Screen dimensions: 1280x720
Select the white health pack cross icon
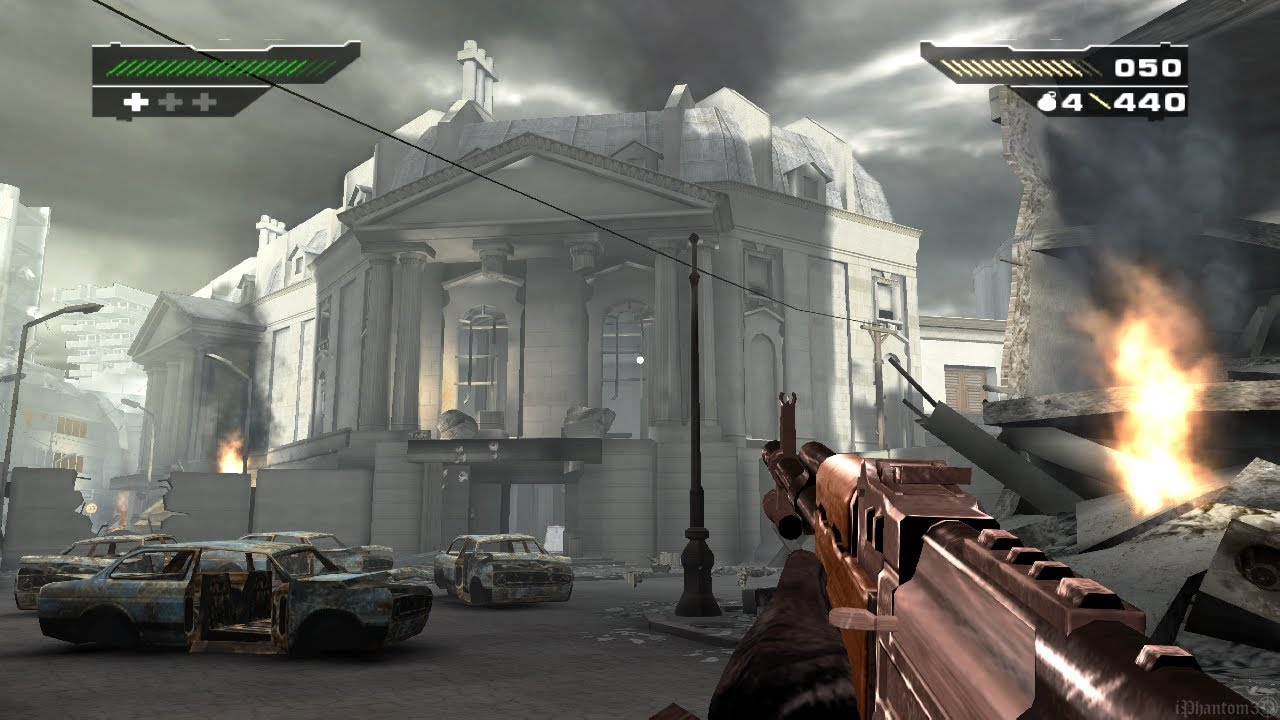click(x=136, y=102)
